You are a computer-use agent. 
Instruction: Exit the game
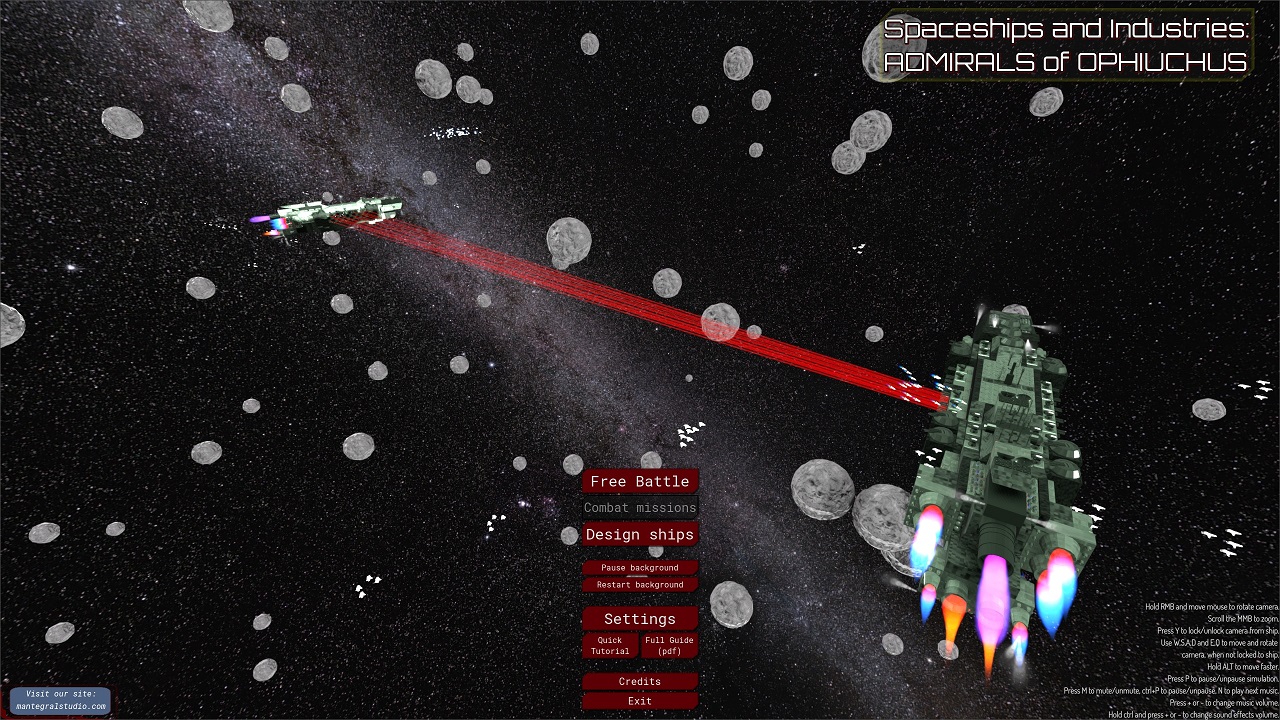pyautogui.click(x=640, y=701)
